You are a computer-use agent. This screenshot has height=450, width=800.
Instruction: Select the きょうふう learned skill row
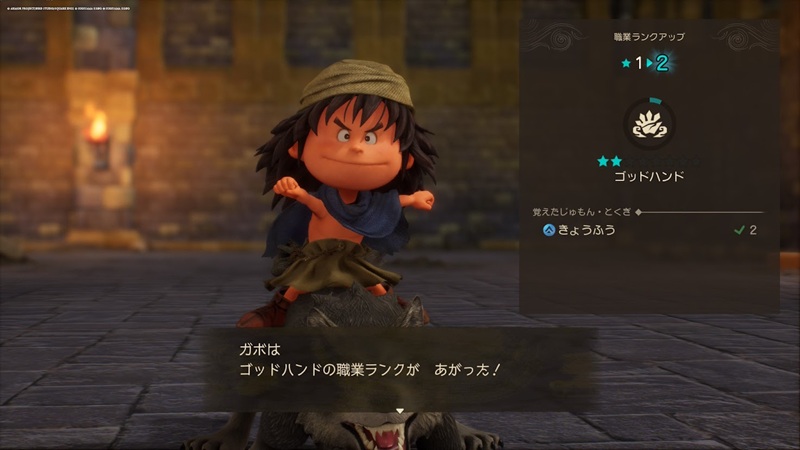coord(648,230)
